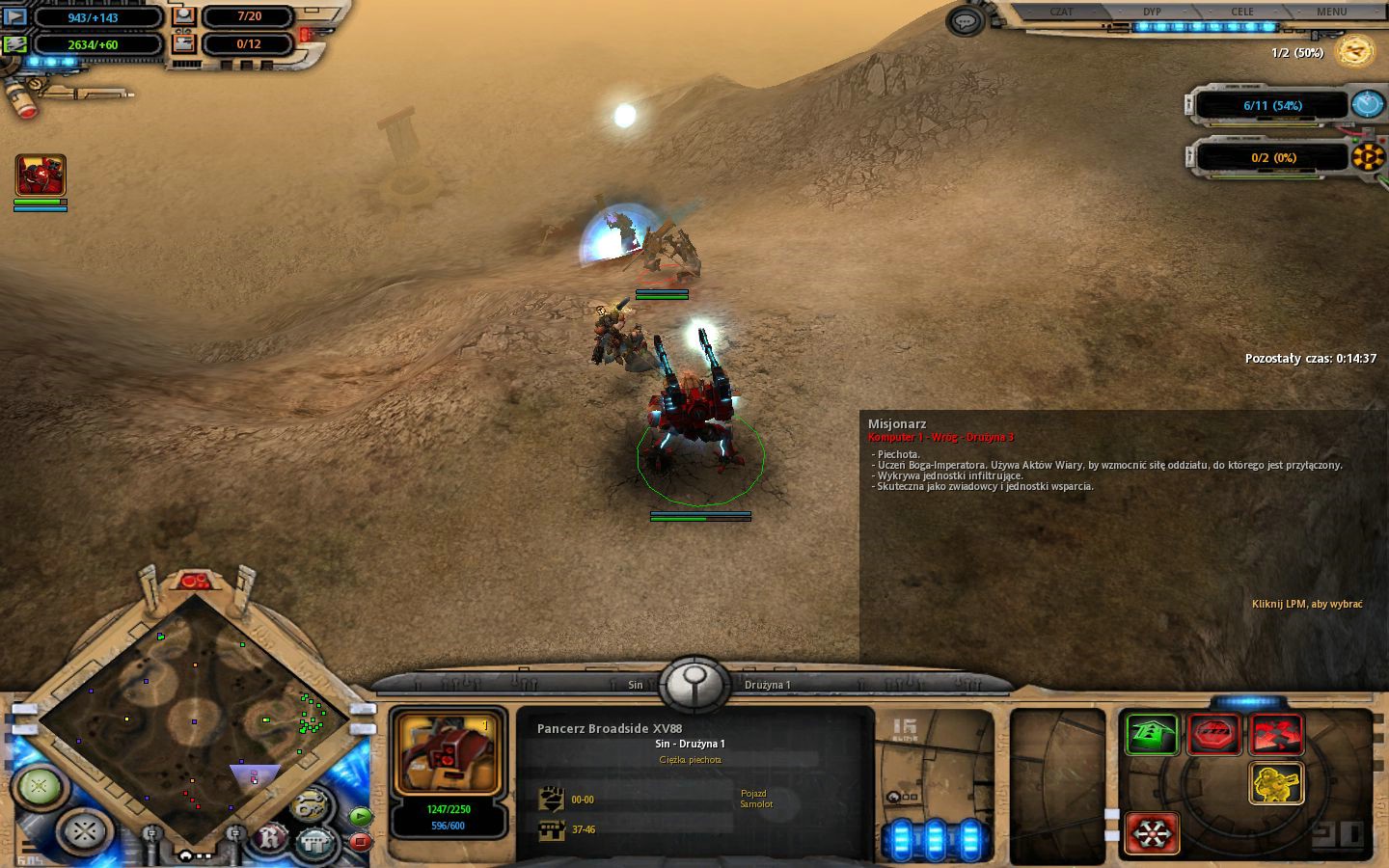This screenshot has height=868, width=1389.
Task: Click the purple R icon below minimap
Action: 273,838
